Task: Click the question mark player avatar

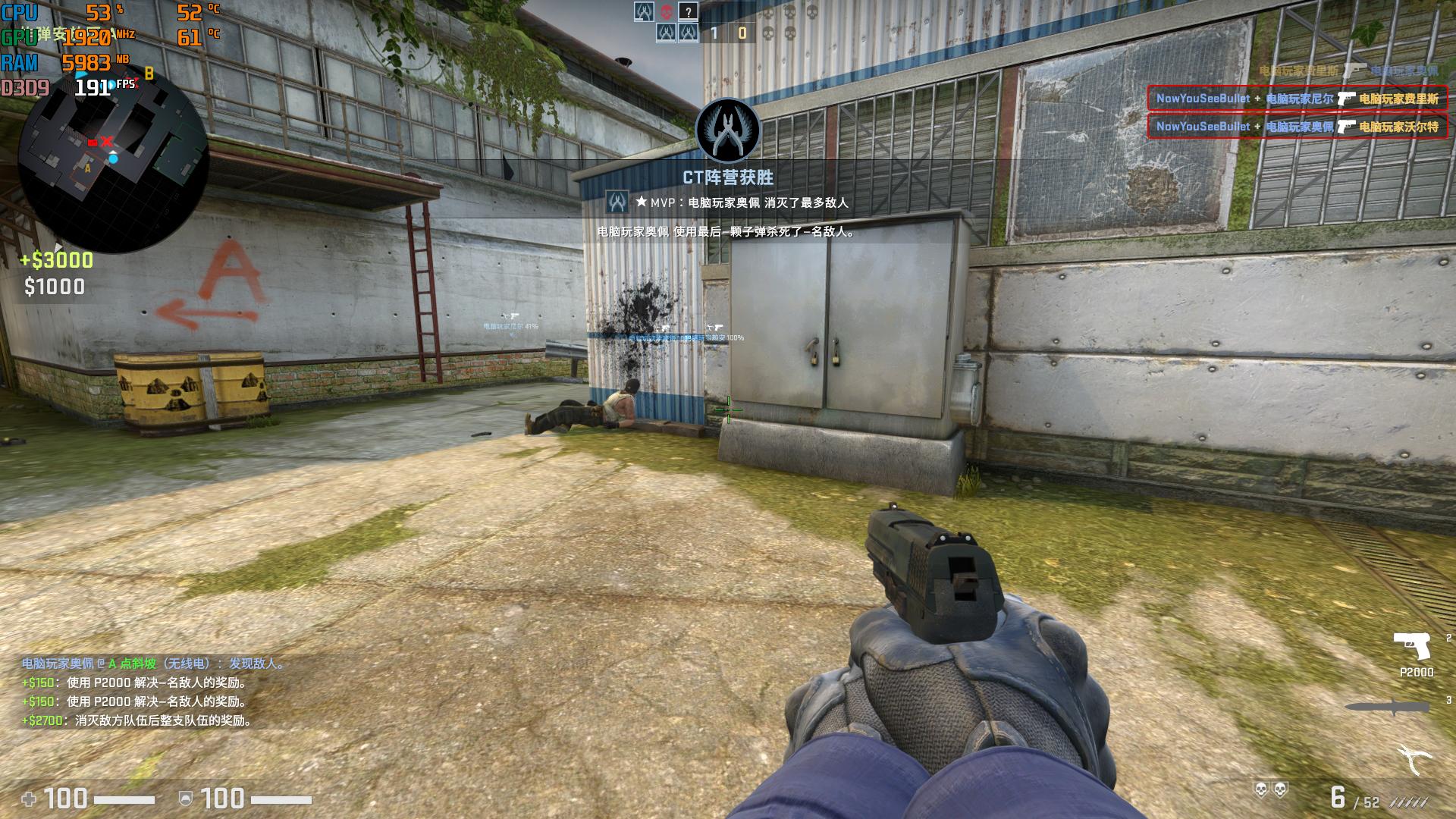Action: click(x=688, y=11)
